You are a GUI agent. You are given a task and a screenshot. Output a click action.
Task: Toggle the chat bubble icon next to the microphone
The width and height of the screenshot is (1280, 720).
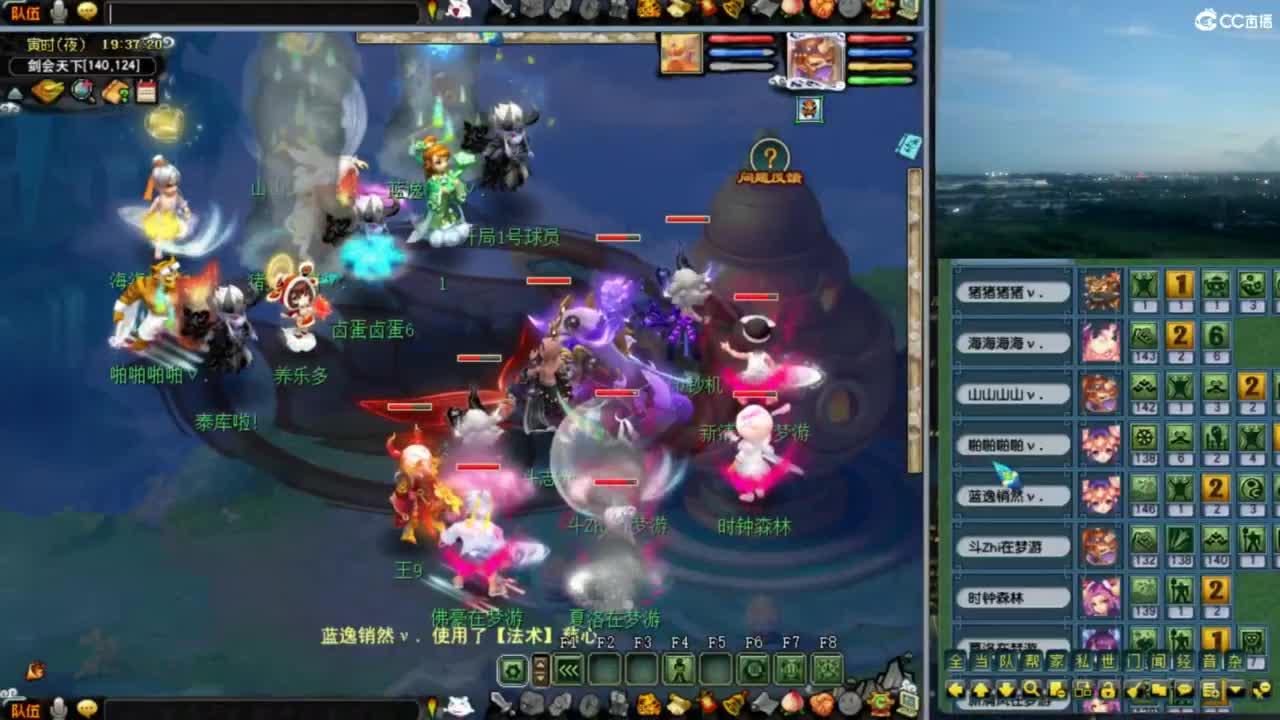point(87,10)
